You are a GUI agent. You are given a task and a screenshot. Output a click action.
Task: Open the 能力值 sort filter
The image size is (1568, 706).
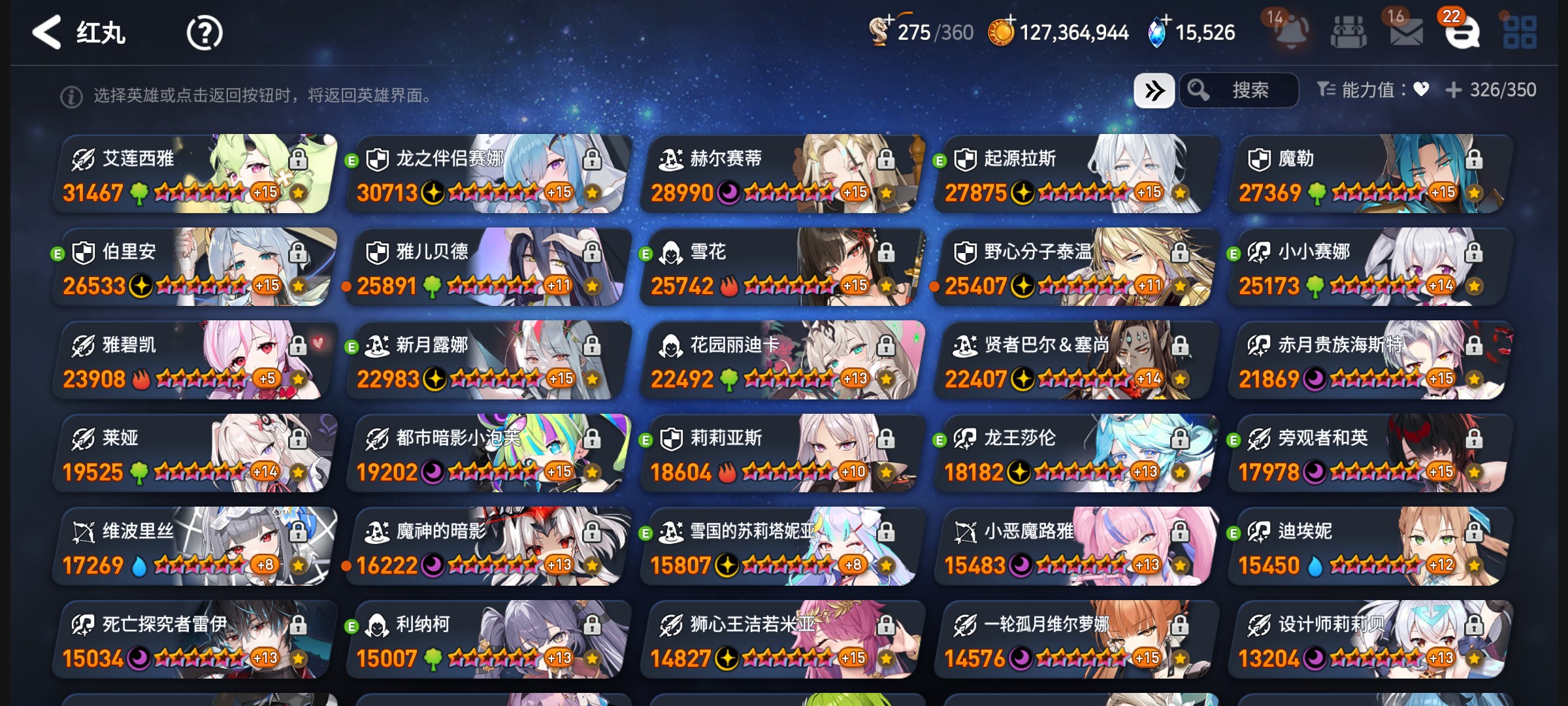point(1372,90)
